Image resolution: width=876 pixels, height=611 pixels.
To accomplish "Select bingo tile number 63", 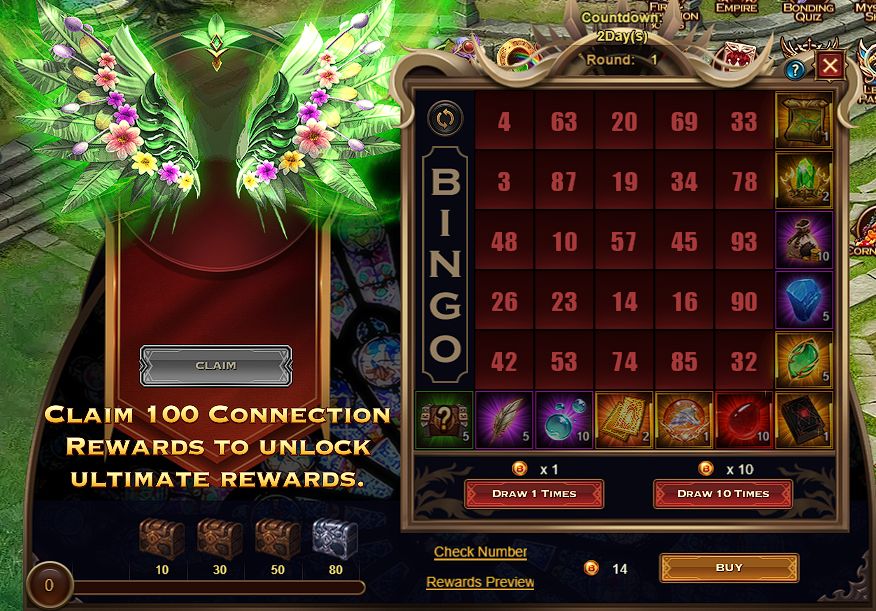I will tap(564, 122).
